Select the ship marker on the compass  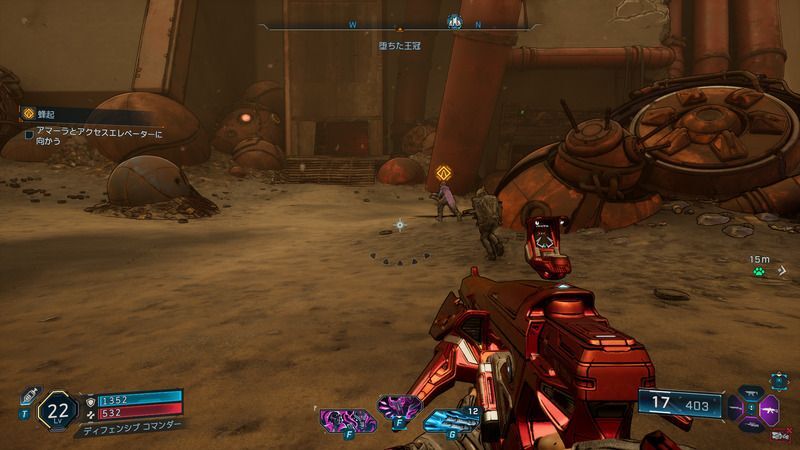453,21
